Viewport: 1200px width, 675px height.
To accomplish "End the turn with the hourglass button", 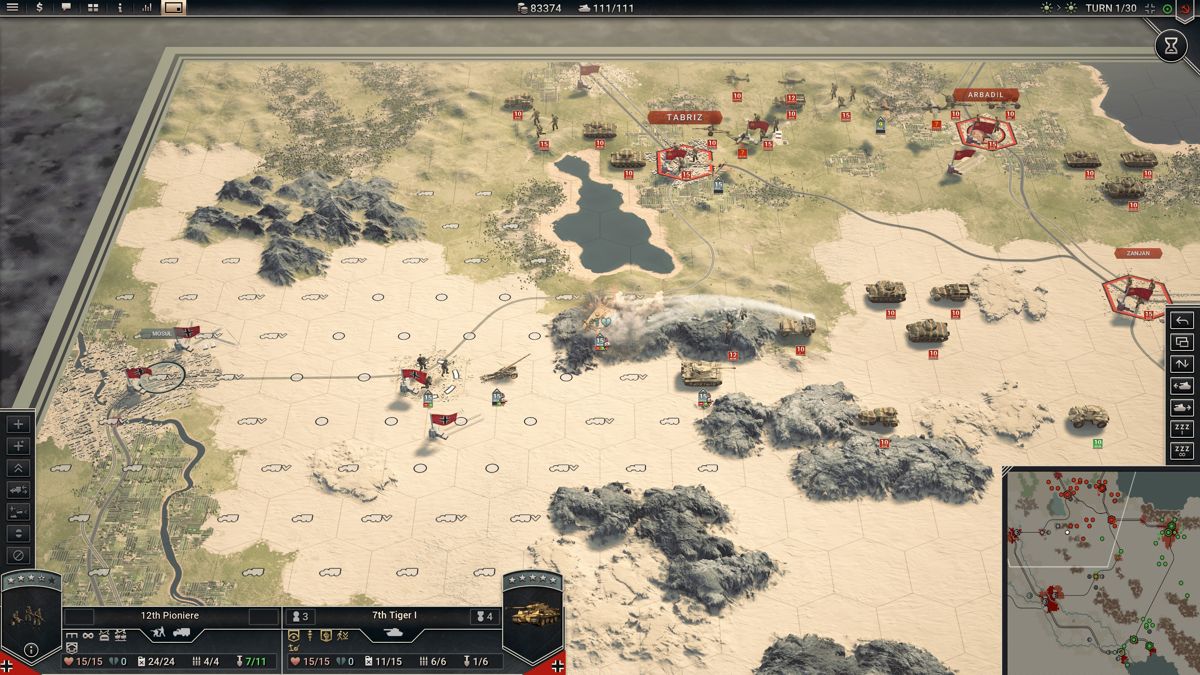I will 1171,45.
